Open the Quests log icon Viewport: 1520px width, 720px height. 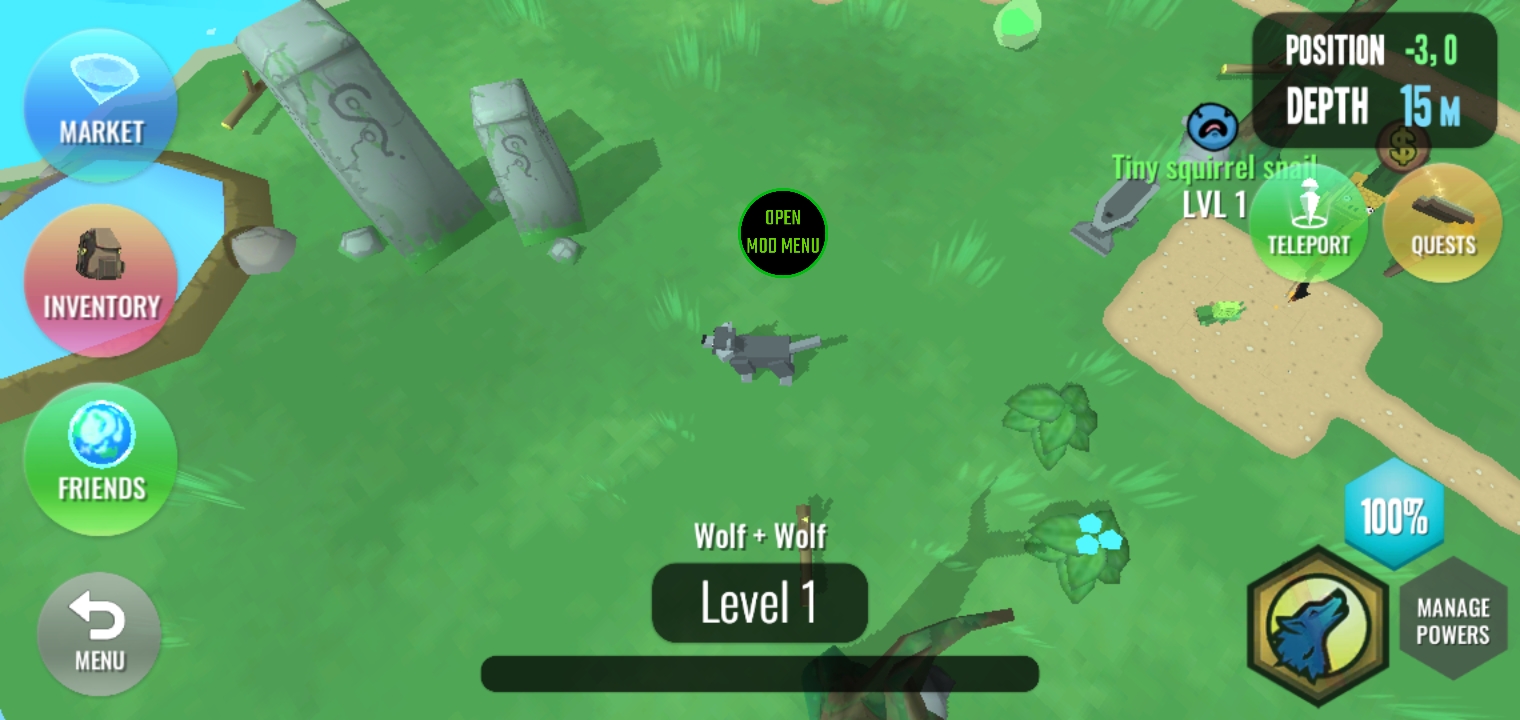(1441, 223)
